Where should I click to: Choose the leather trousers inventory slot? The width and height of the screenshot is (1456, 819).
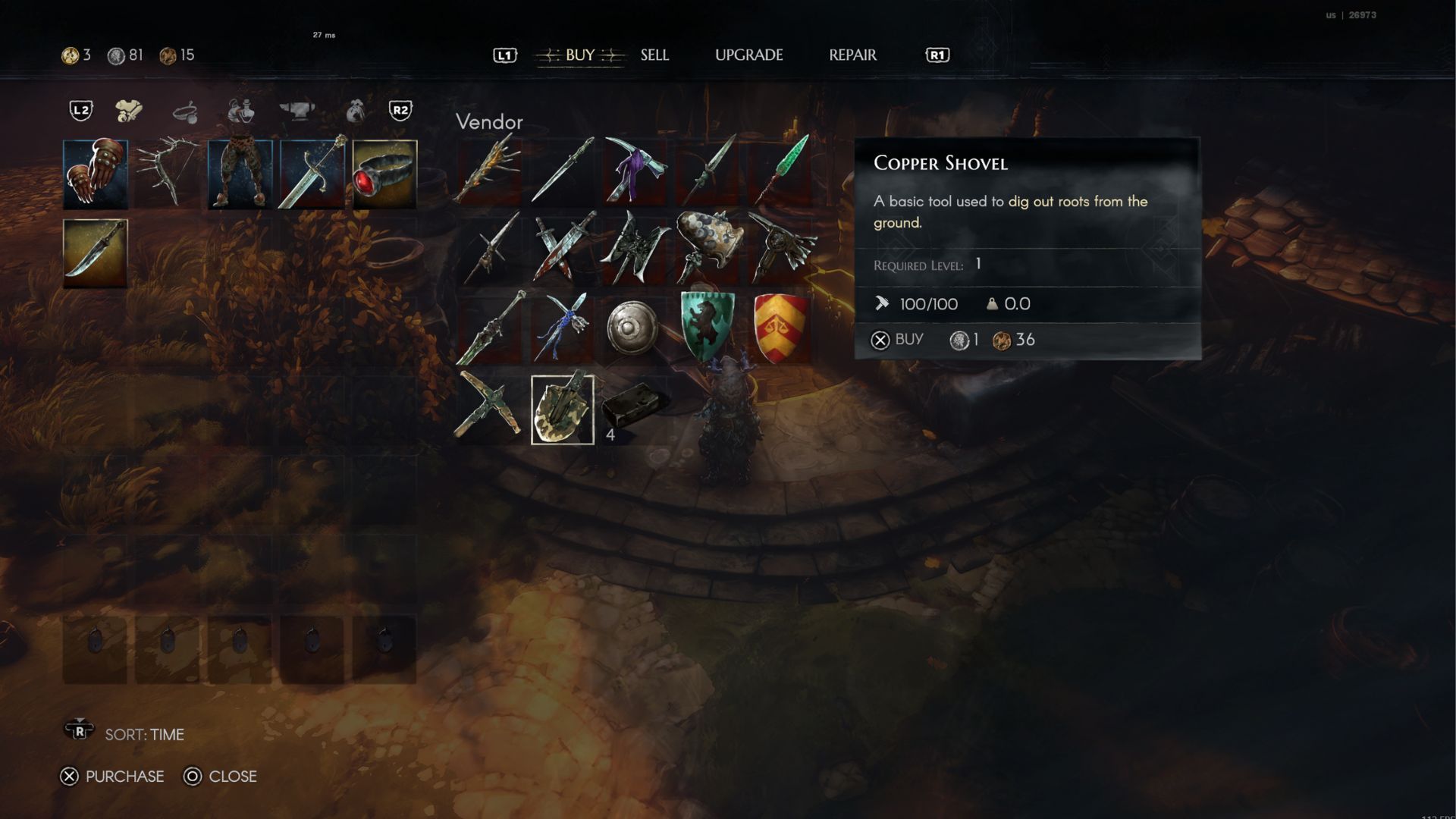coord(240,174)
